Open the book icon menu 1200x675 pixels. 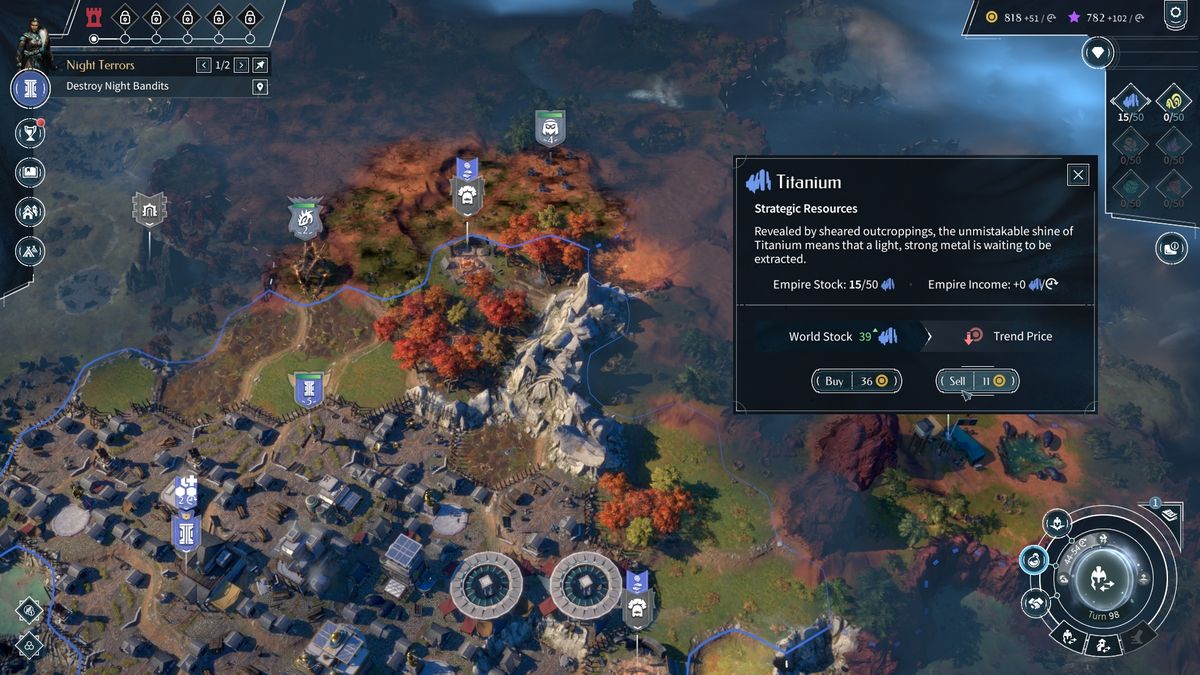tap(30, 172)
